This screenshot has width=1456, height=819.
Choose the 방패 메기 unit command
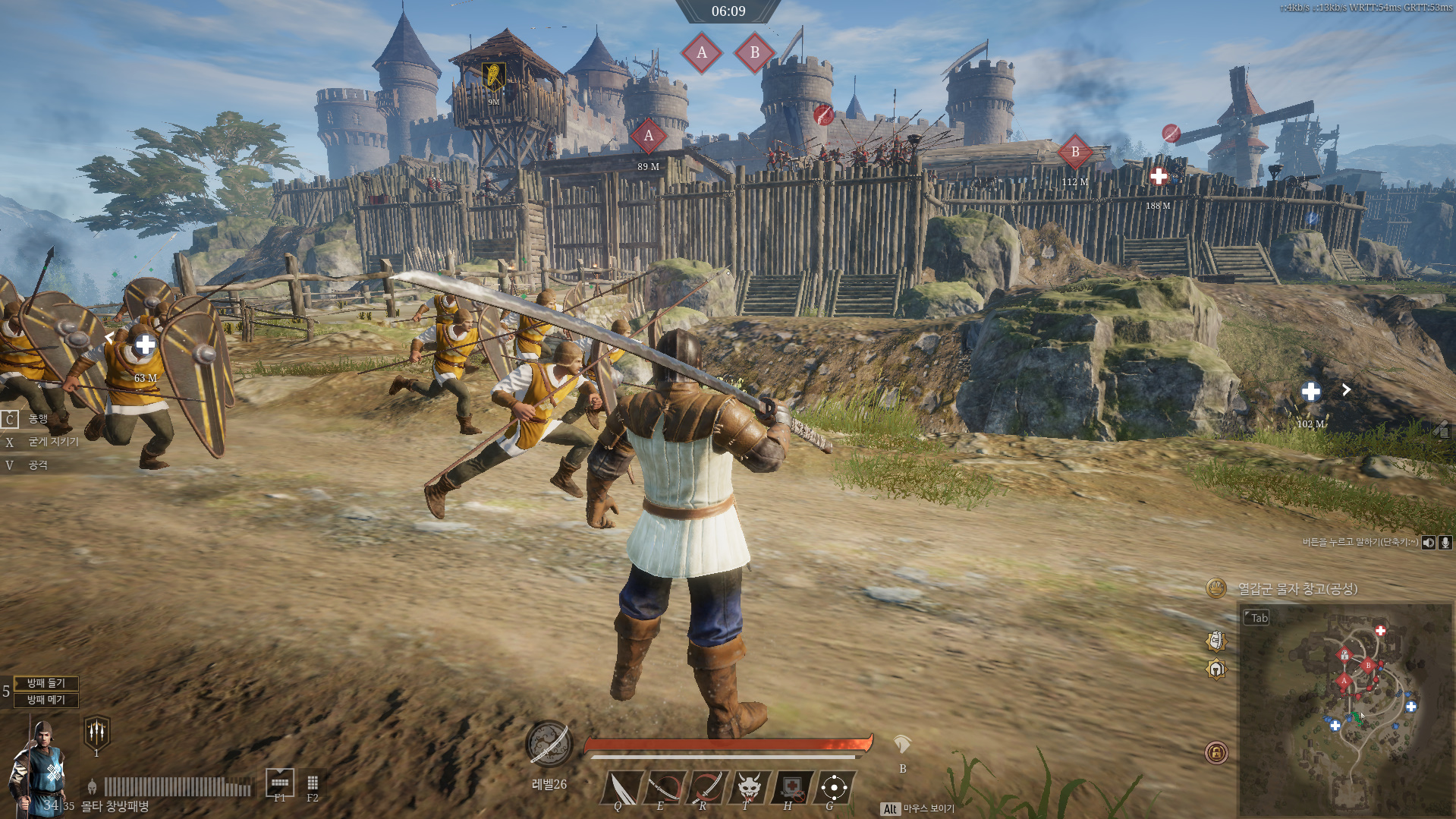pyautogui.click(x=46, y=700)
